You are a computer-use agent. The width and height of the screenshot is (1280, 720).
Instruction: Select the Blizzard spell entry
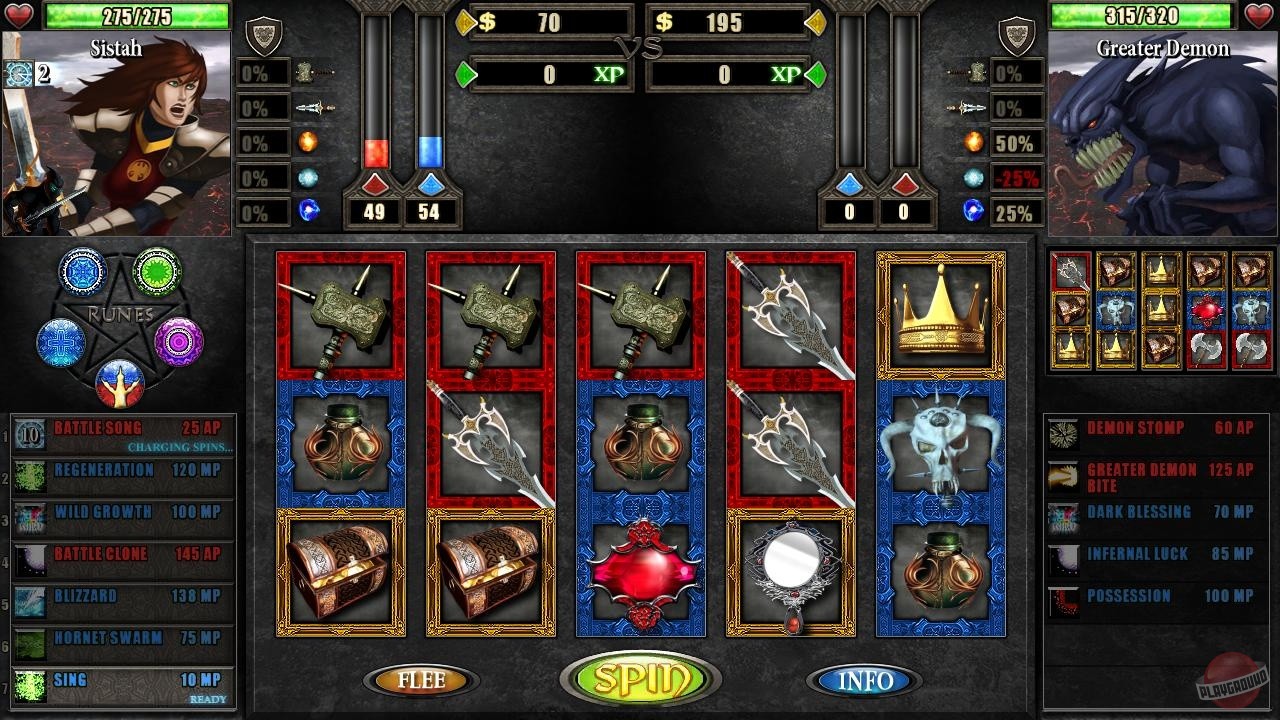tap(120, 595)
